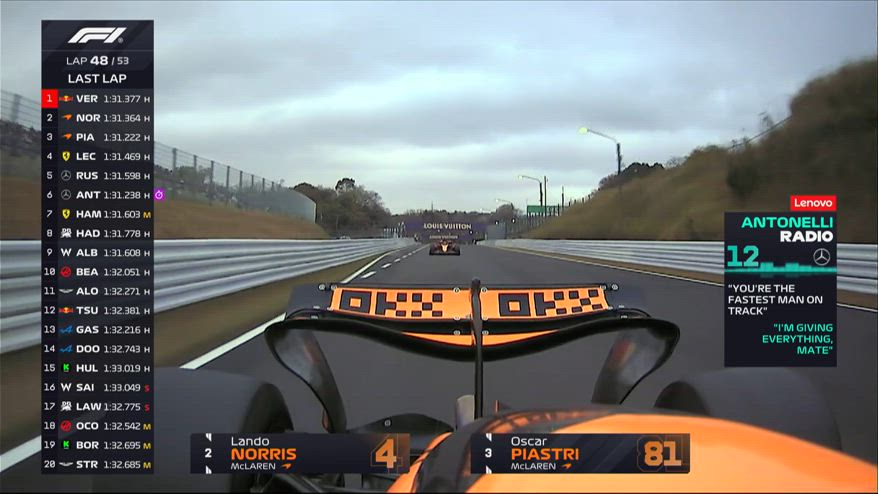Select the Oscar Piastri driver name banner
This screenshot has width=878, height=494.
[x=580, y=453]
